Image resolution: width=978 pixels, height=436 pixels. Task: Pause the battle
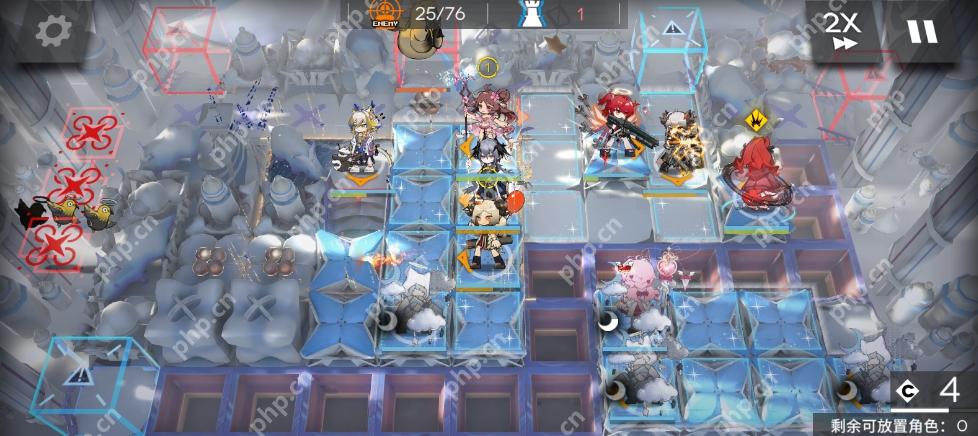[x=922, y=31]
